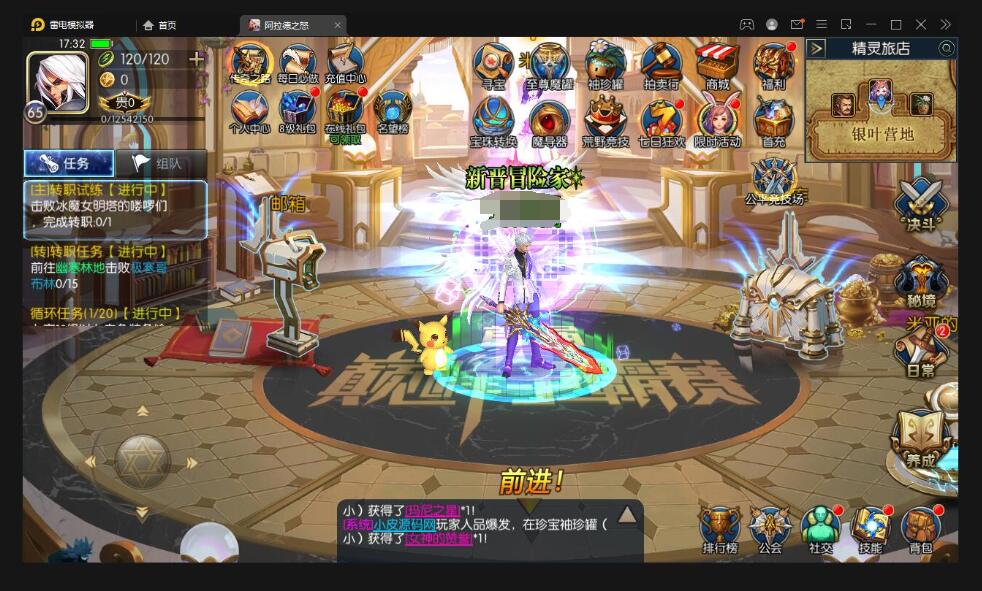Open the 技能 skills book
The width and height of the screenshot is (982, 591).
[870, 527]
